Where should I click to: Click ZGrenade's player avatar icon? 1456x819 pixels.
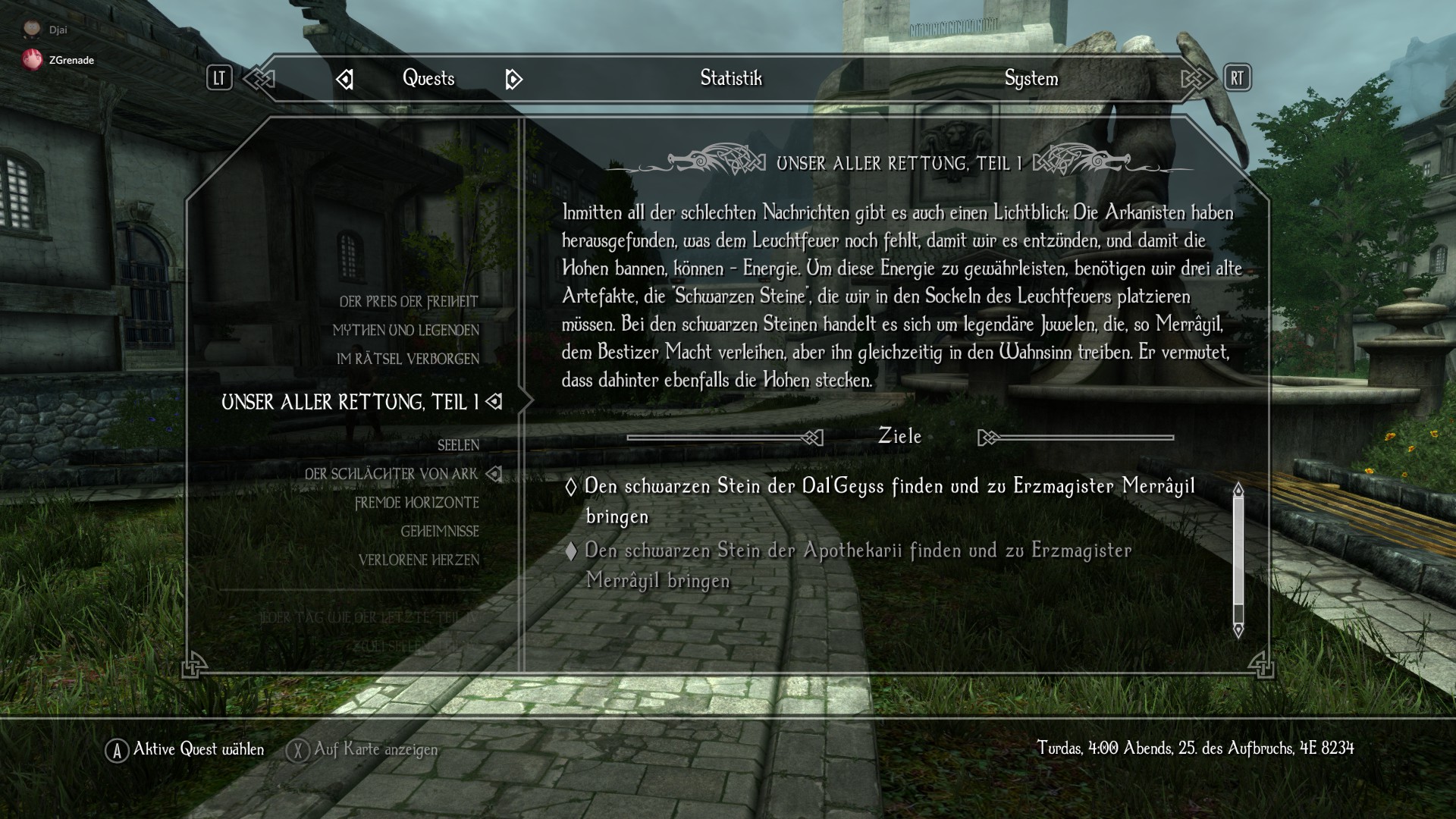pos(32,59)
